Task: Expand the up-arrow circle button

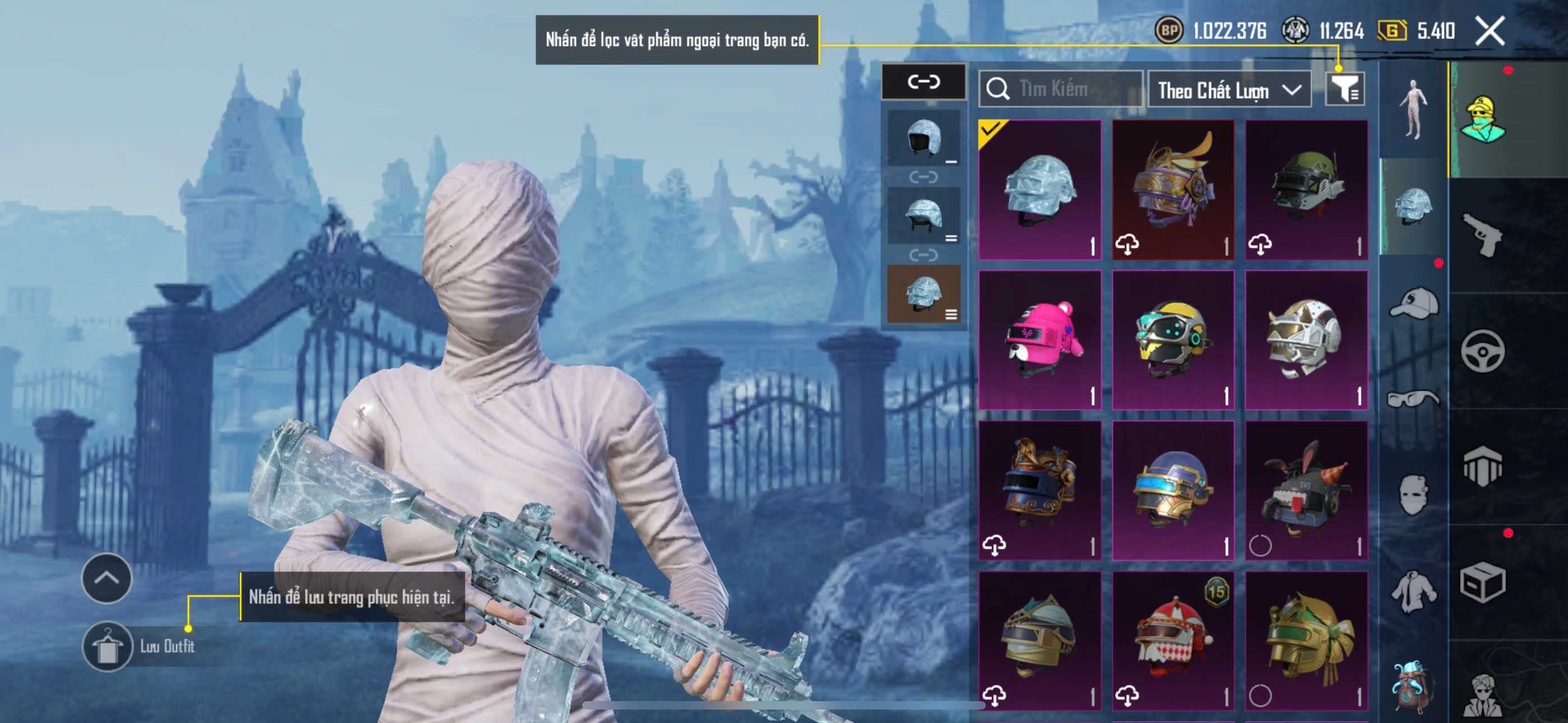Action: click(107, 578)
